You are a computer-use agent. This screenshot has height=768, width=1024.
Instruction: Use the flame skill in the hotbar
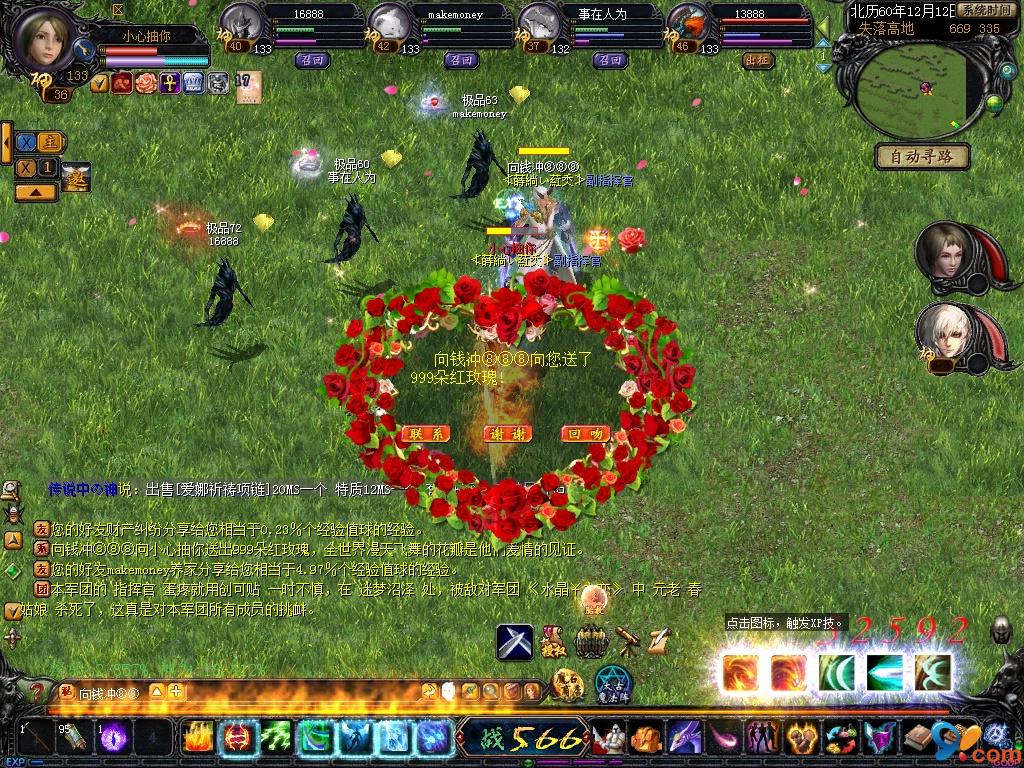click(x=199, y=738)
